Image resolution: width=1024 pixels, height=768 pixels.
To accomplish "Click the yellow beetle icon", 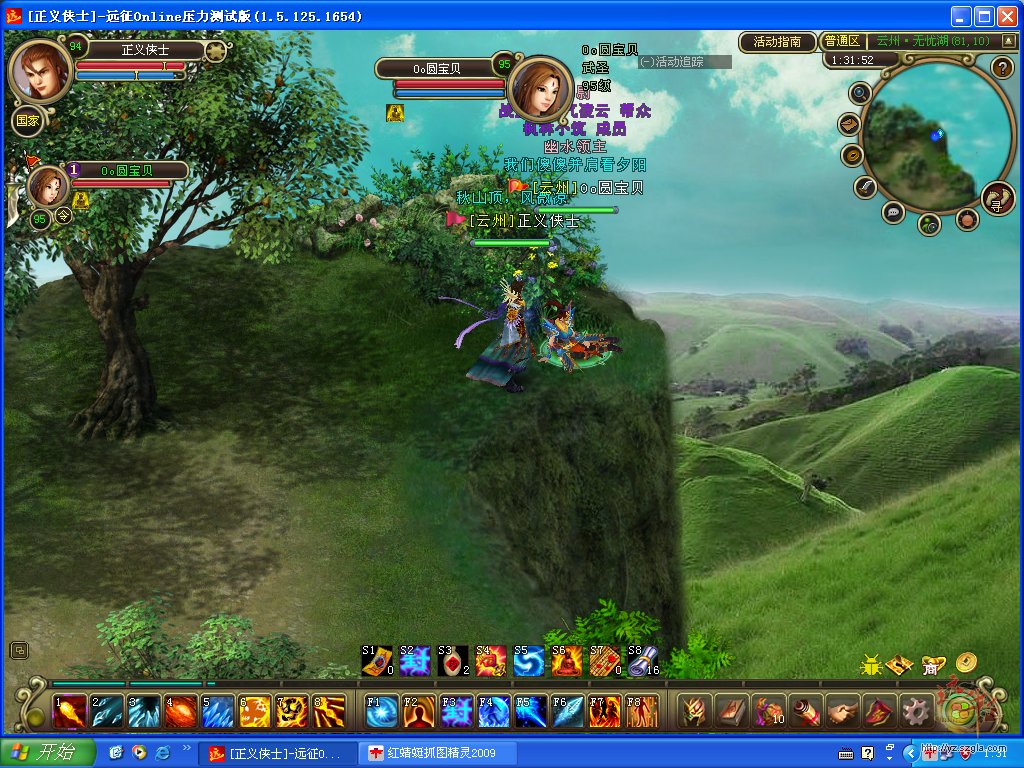I will pyautogui.click(x=871, y=664).
